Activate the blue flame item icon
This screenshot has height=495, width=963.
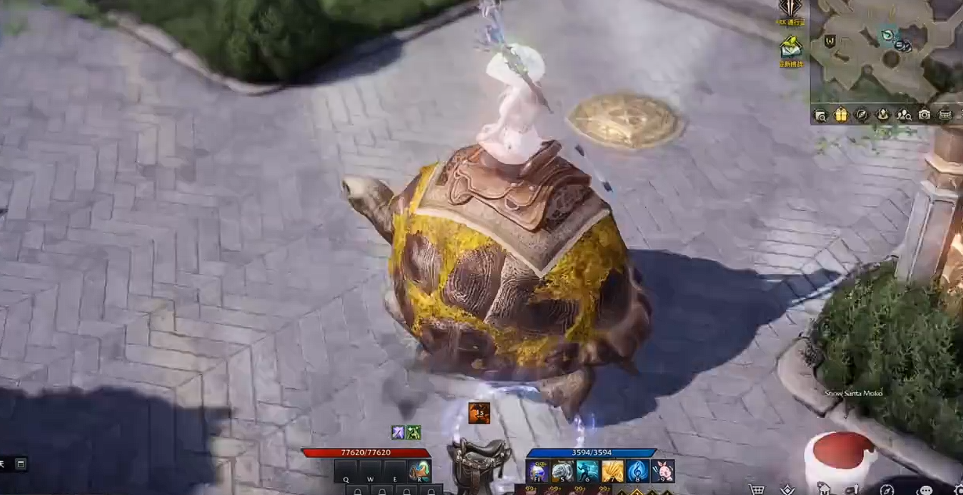(x=636, y=471)
